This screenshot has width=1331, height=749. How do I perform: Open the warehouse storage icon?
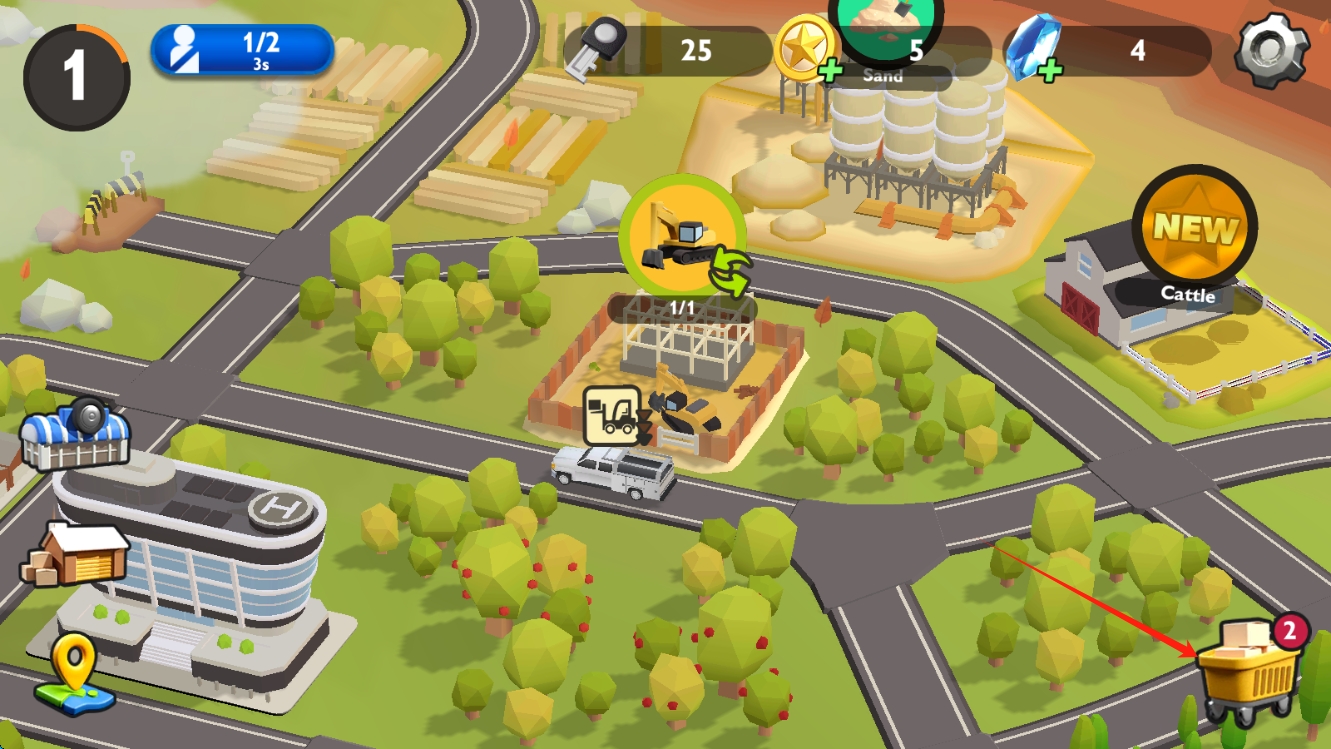(75, 554)
